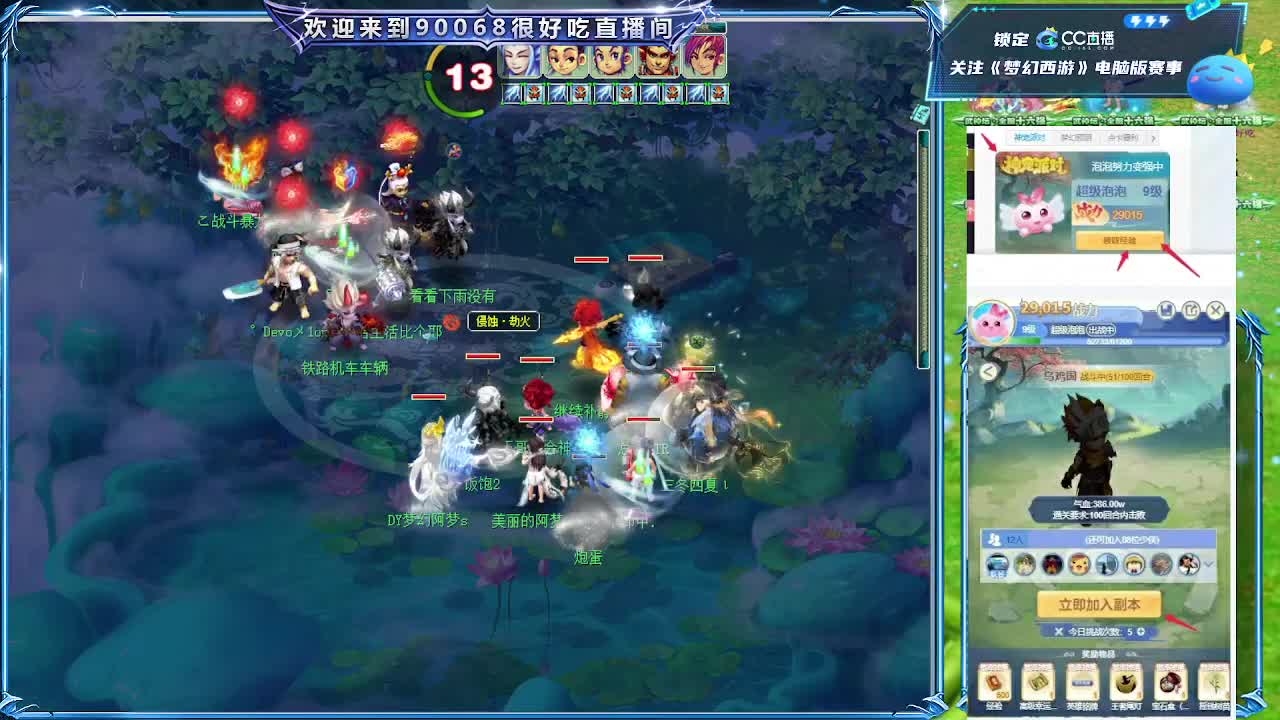Click the share icon next to 29,015 战力
The height and width of the screenshot is (720, 1280).
[1193, 311]
